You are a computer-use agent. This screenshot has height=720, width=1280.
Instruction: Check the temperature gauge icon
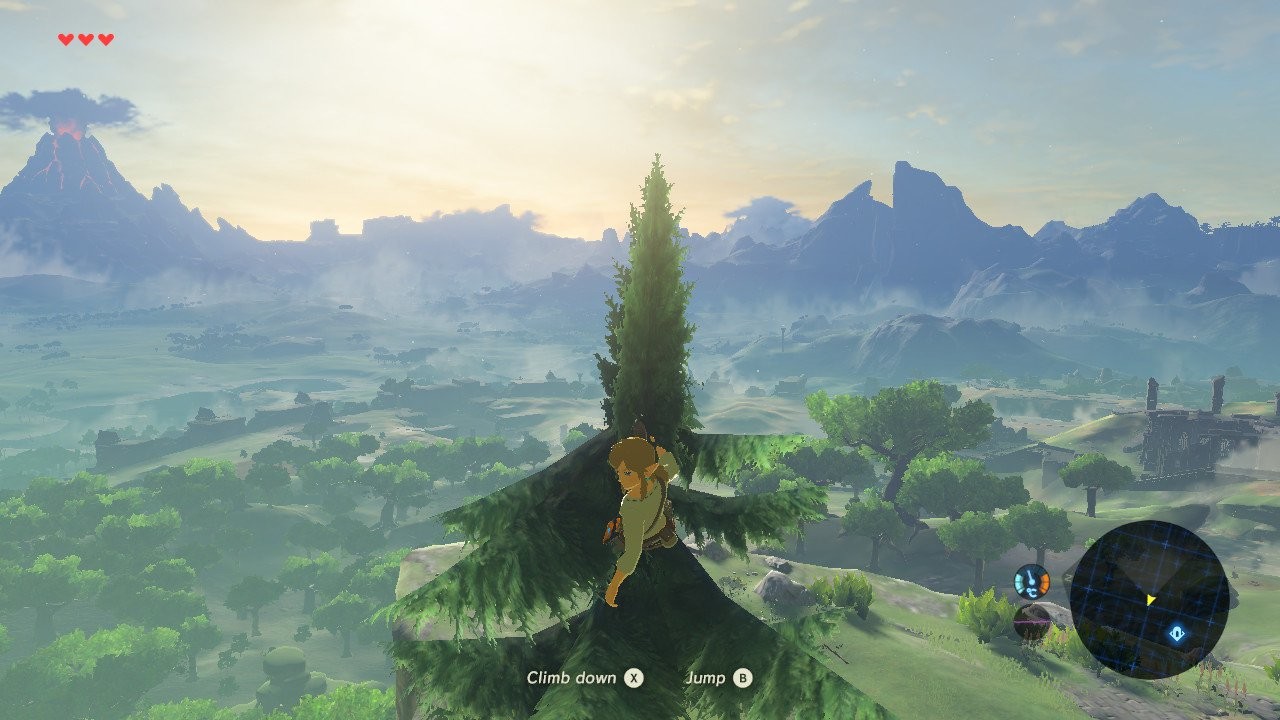(1031, 581)
